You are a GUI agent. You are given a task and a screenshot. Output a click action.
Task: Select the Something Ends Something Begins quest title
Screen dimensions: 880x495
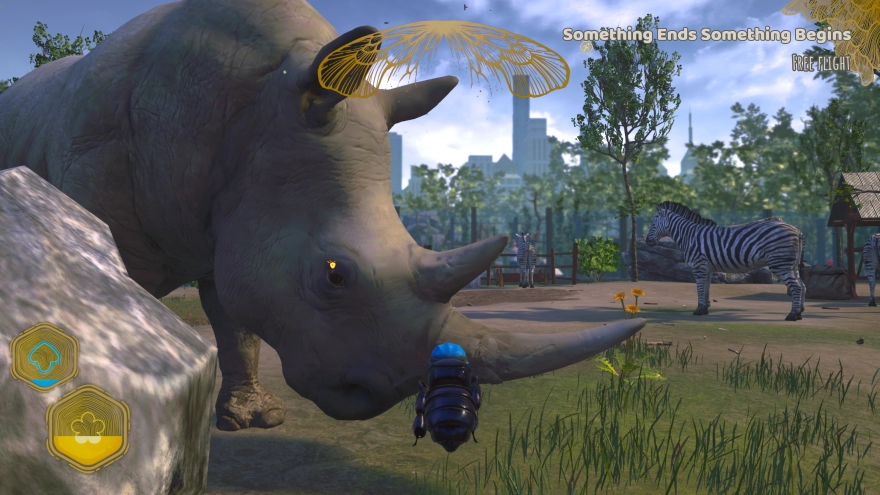(707, 35)
